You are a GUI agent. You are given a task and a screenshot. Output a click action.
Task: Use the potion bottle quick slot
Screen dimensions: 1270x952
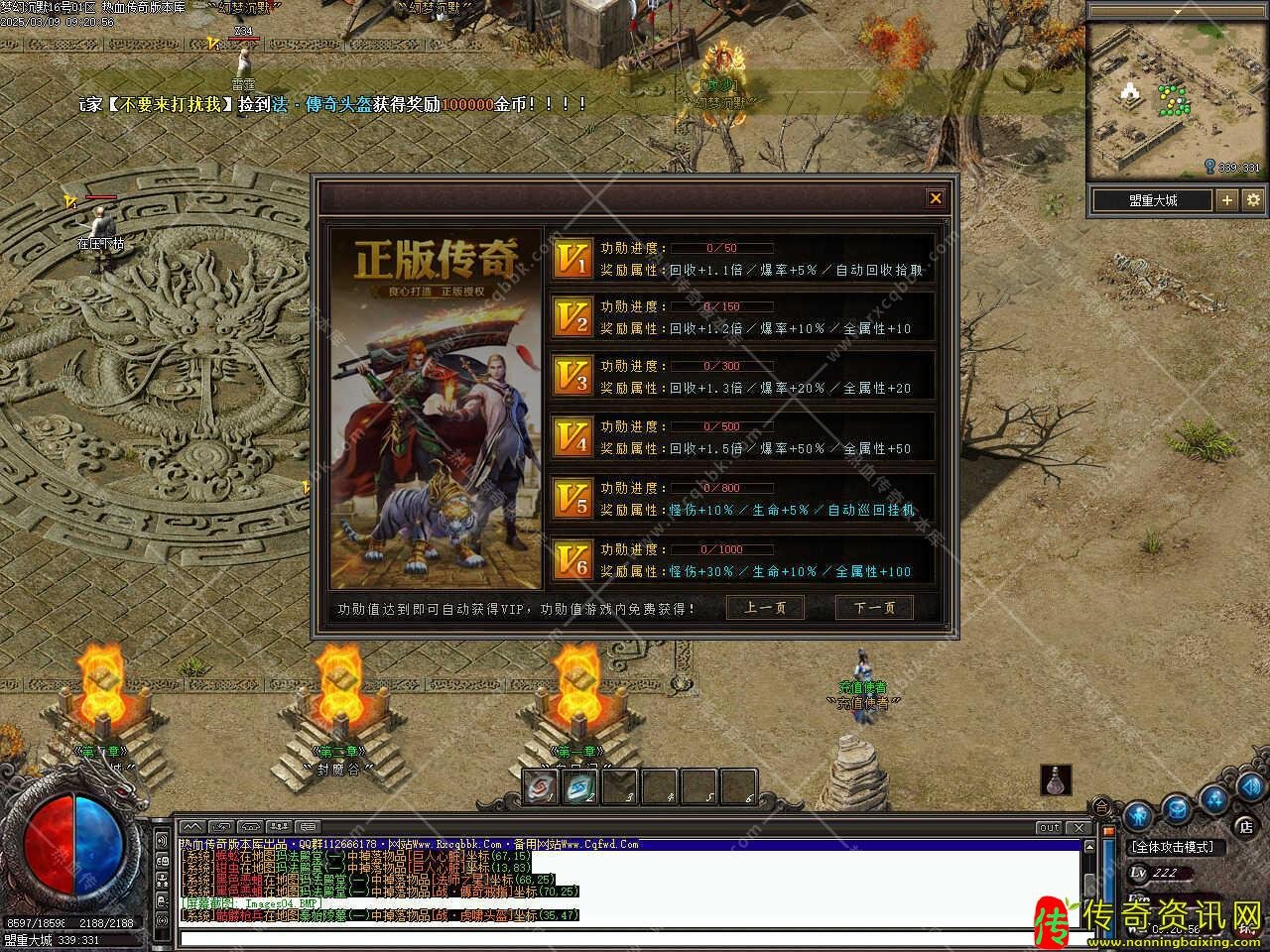pyautogui.click(x=1057, y=780)
